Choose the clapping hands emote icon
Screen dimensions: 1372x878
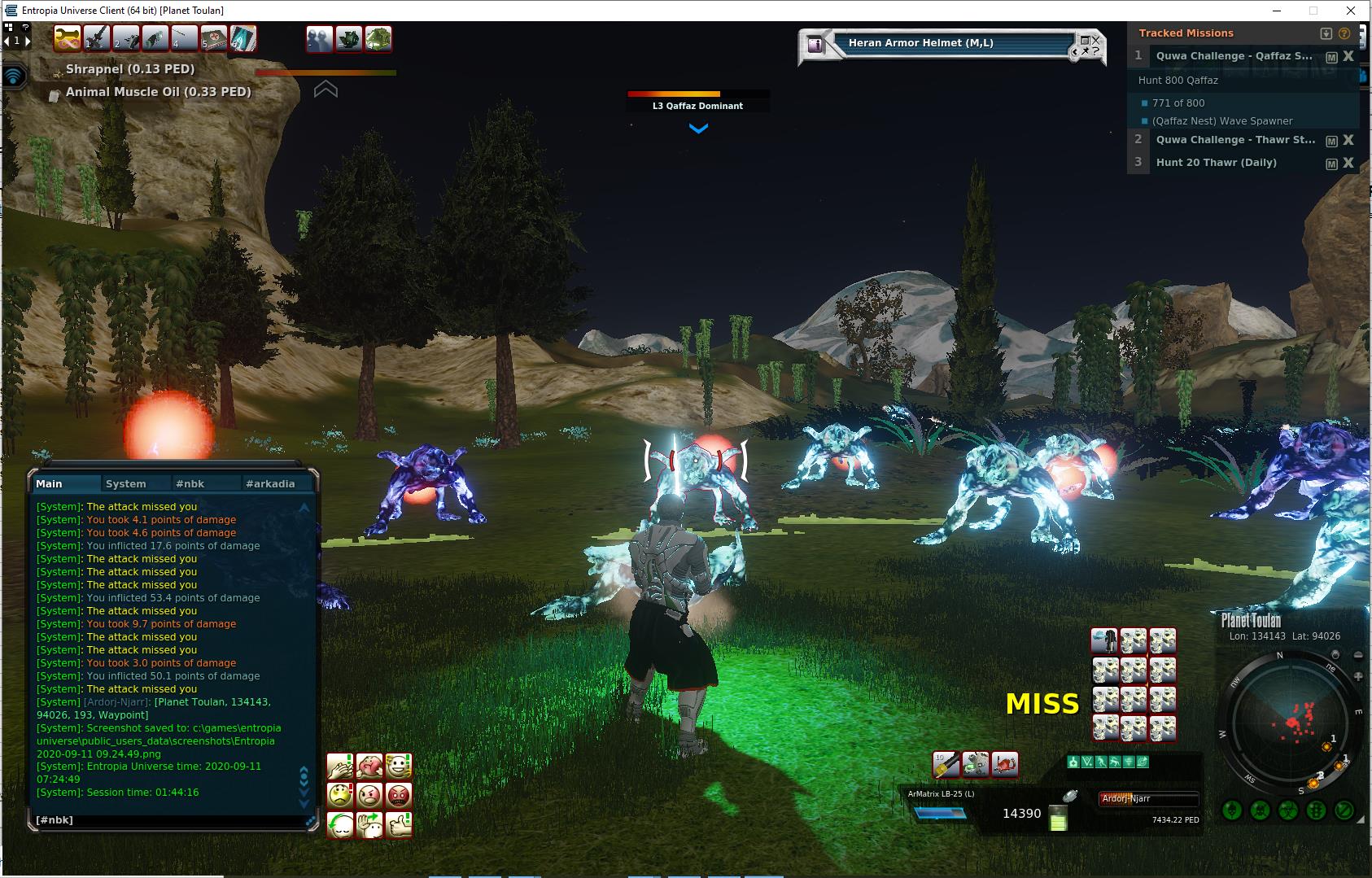tap(340, 766)
